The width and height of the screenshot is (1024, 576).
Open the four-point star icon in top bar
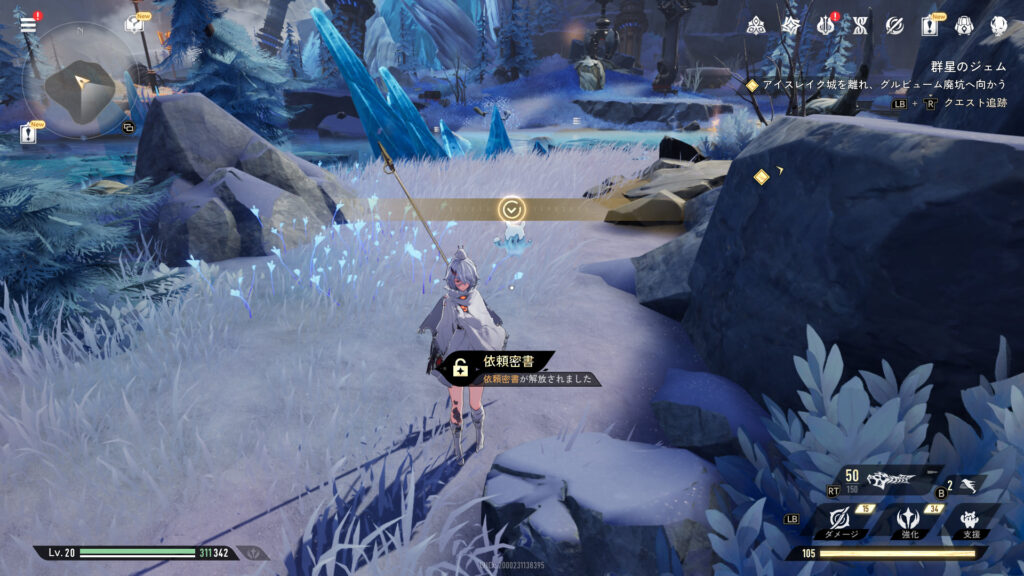coord(792,25)
